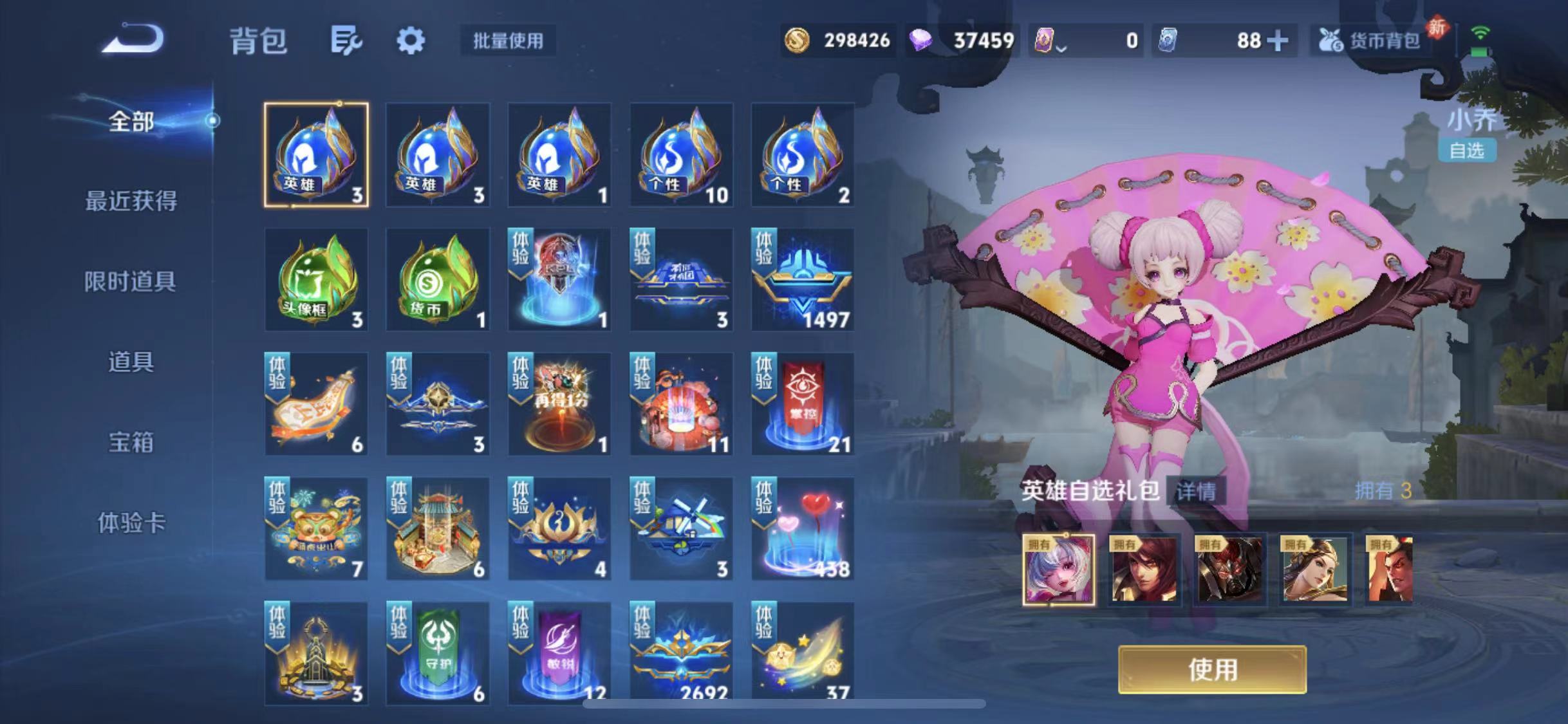Switch to the 最近获得 category tab
1568x724 pixels.
point(130,201)
